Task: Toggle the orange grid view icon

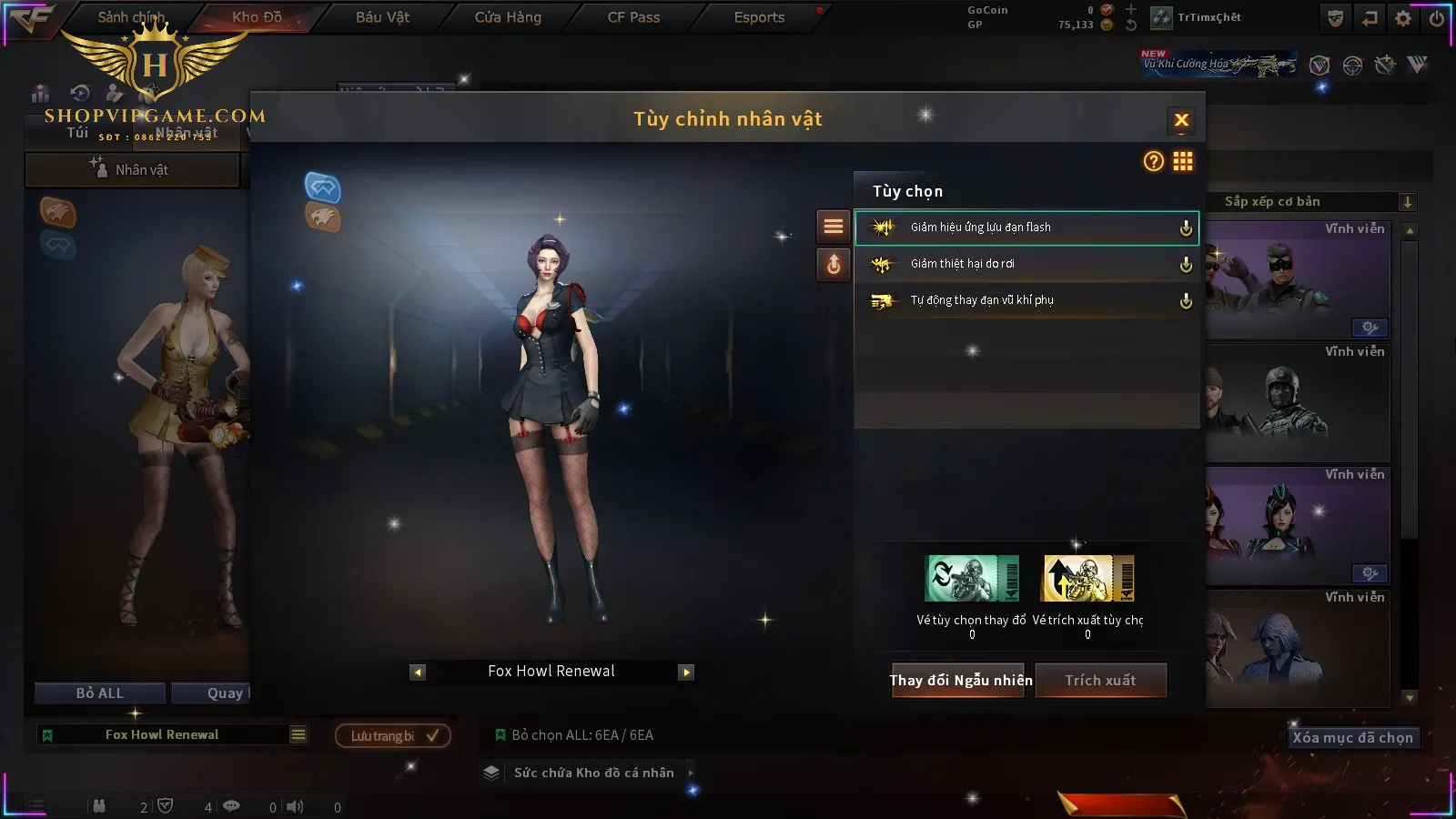Action: click(1183, 161)
